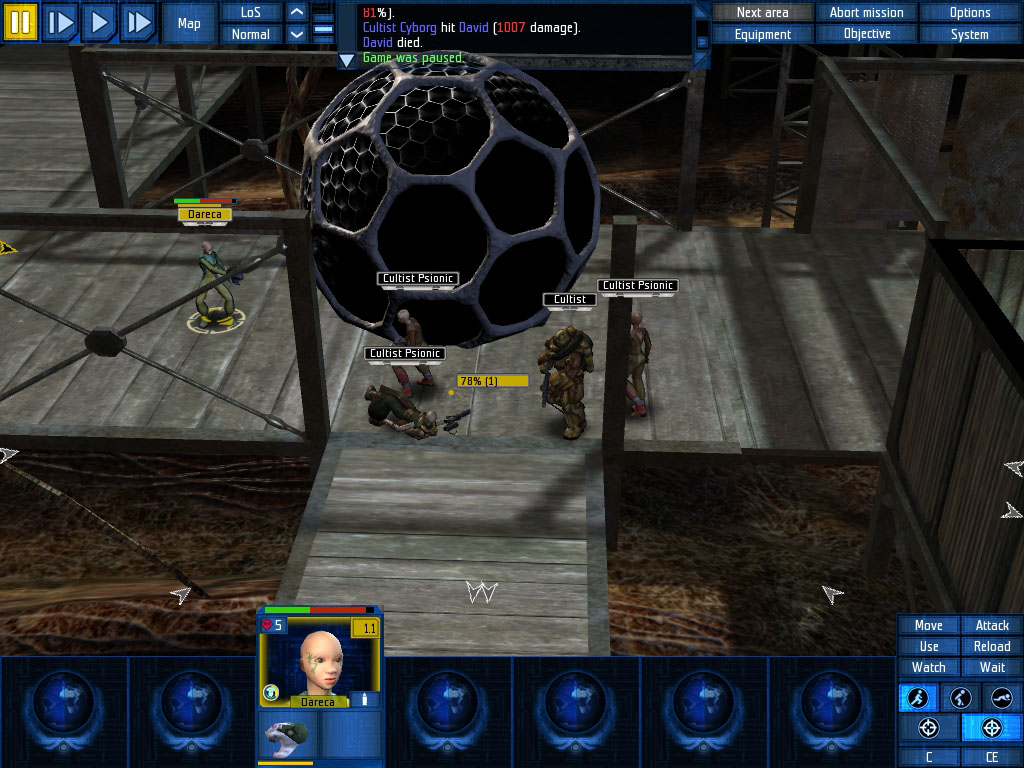Issue the Reload command
The height and width of the screenshot is (768, 1024).
[992, 646]
